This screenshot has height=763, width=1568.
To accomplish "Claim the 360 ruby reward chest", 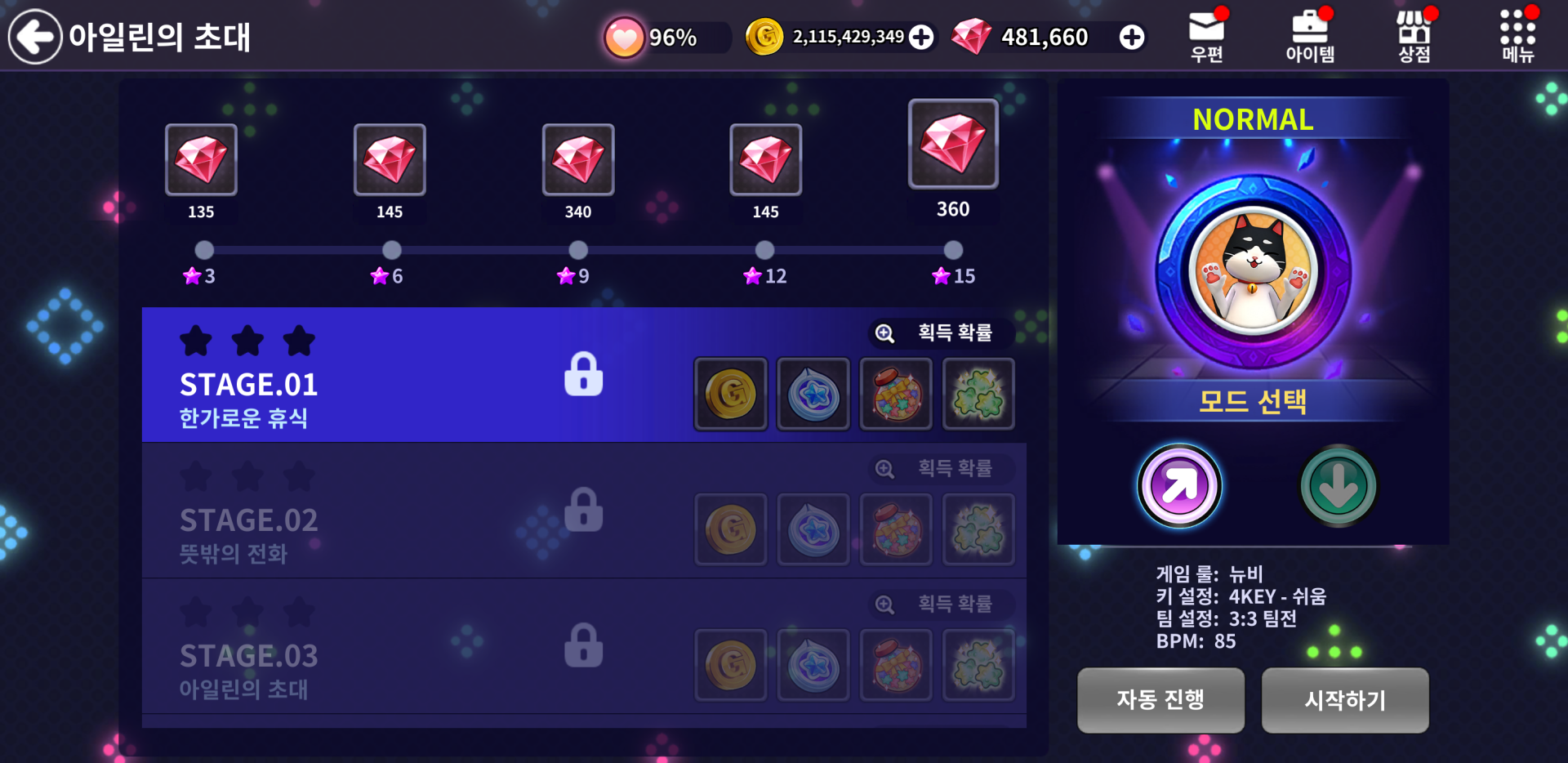I will 953,145.
